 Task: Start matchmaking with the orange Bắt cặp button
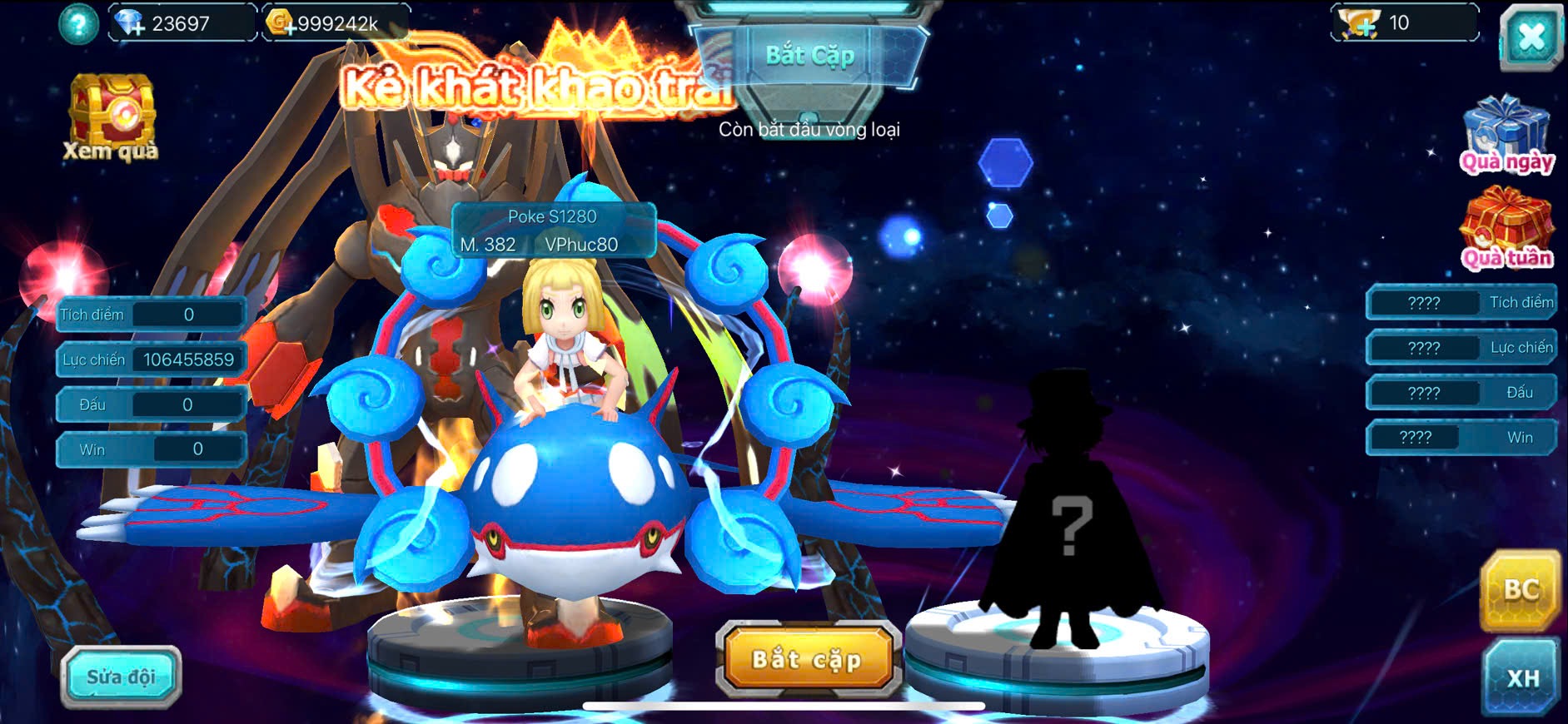point(807,660)
